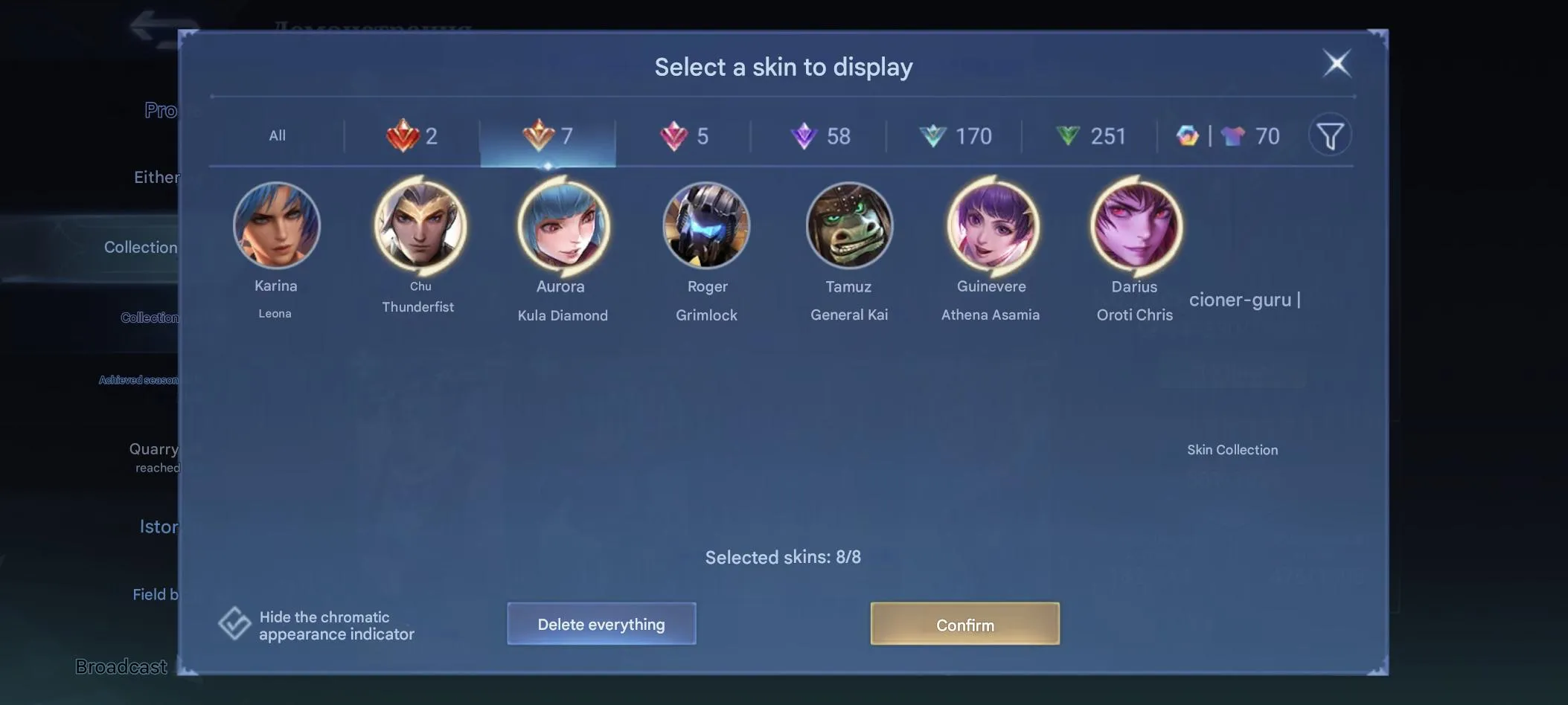Open the Broadcast sidebar entry
The width and height of the screenshot is (1568, 705).
[x=121, y=666]
